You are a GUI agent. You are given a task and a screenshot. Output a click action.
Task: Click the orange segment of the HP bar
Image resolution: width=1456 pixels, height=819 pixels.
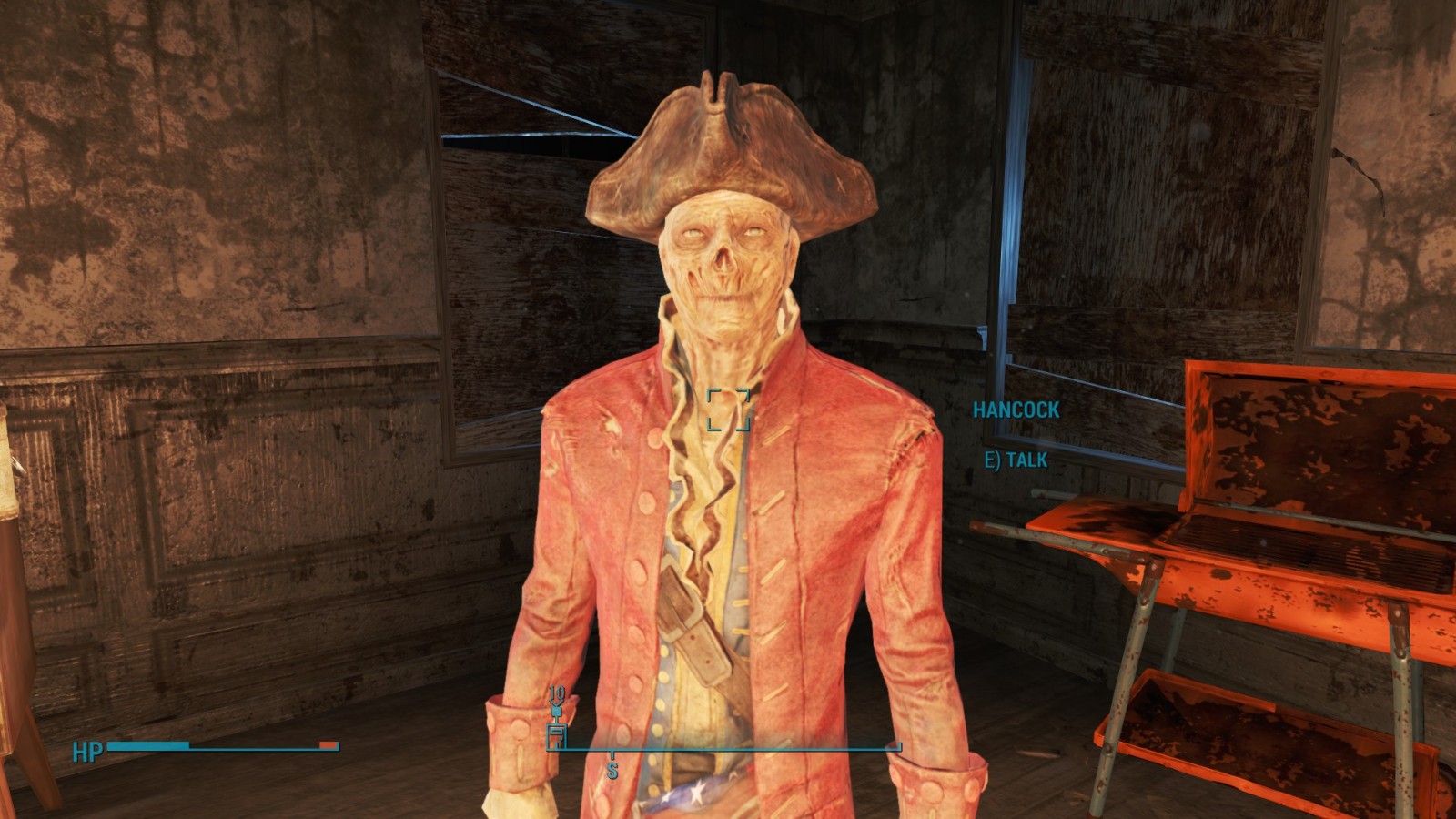pyautogui.click(x=328, y=744)
